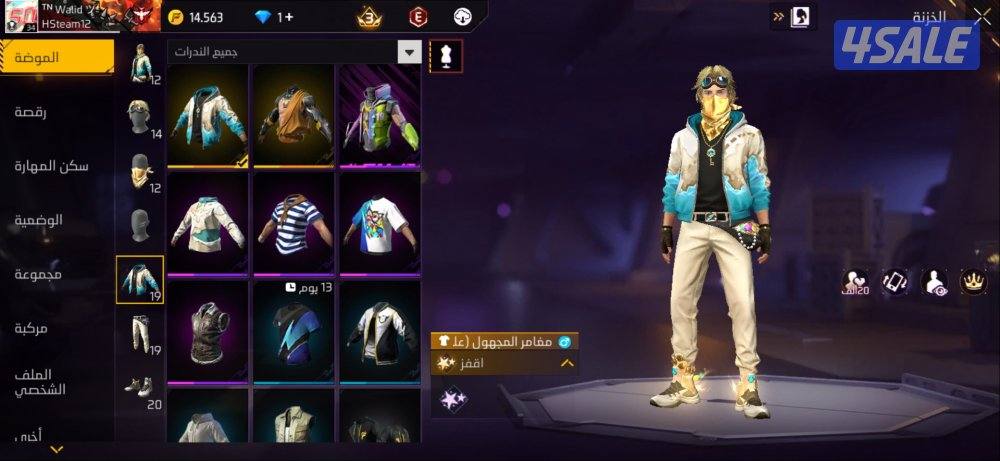
Task: Expand the اقفز emote action panel
Action: click(567, 363)
